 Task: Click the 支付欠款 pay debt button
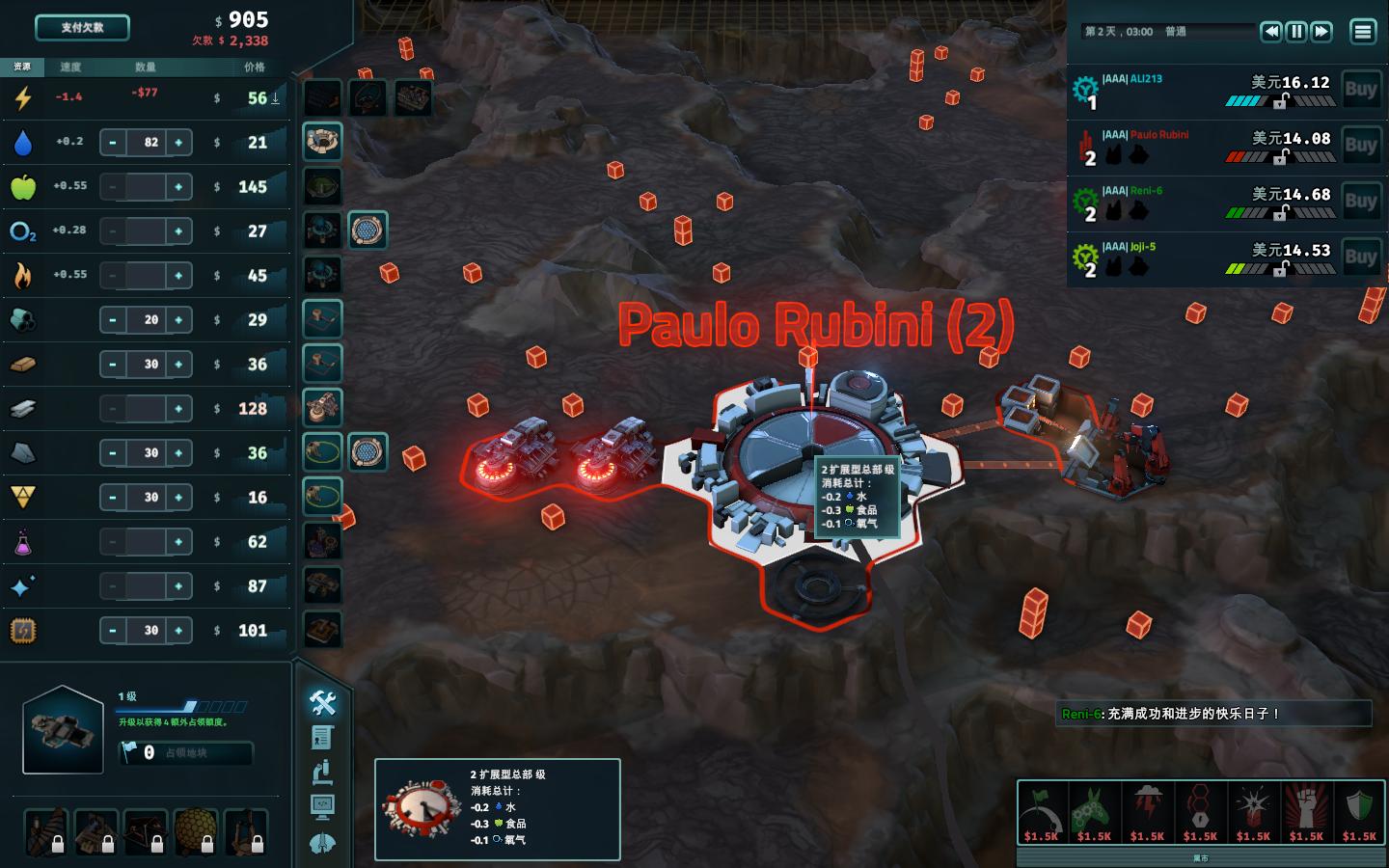[81, 28]
